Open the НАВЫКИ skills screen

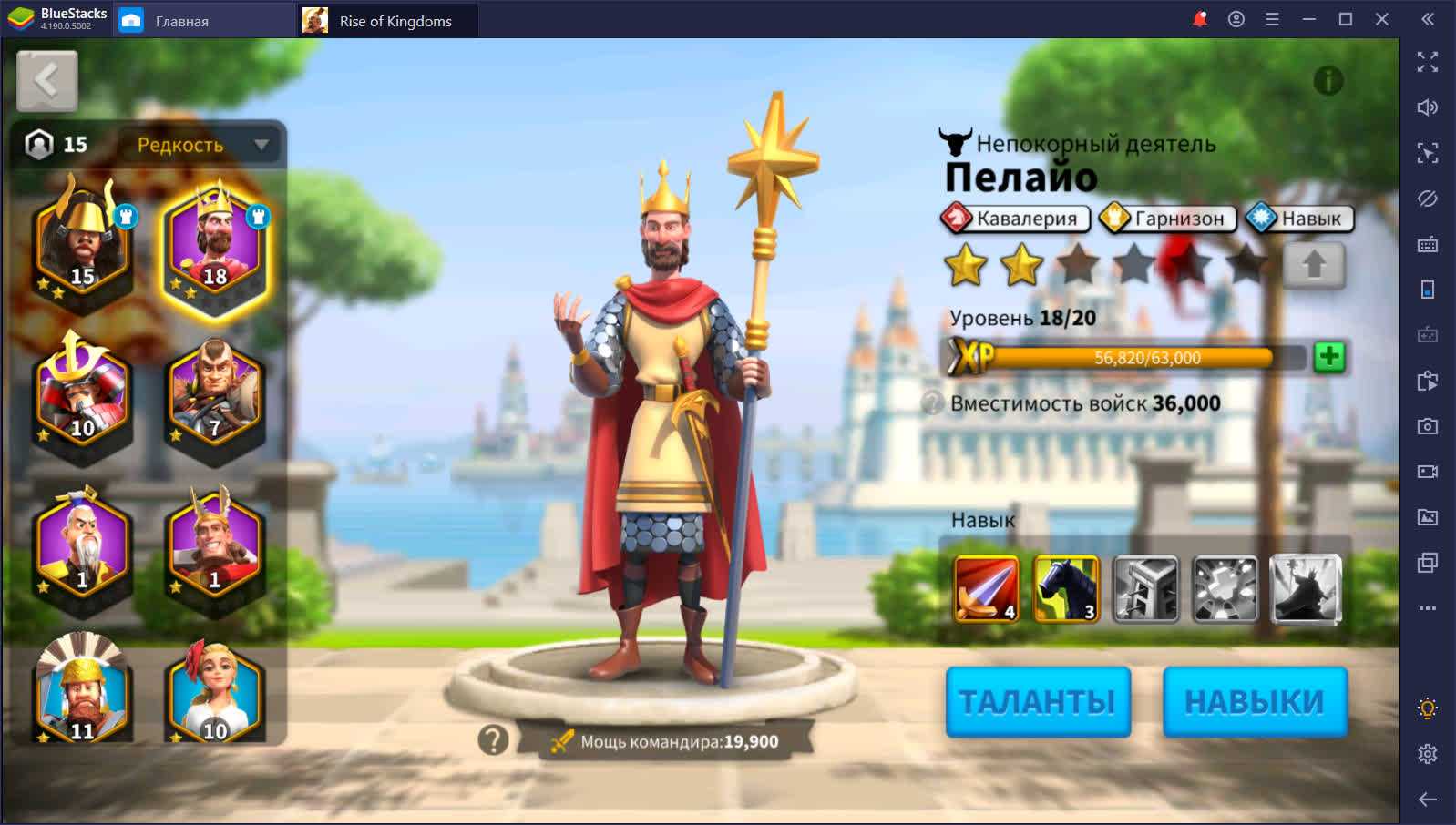point(1255,701)
